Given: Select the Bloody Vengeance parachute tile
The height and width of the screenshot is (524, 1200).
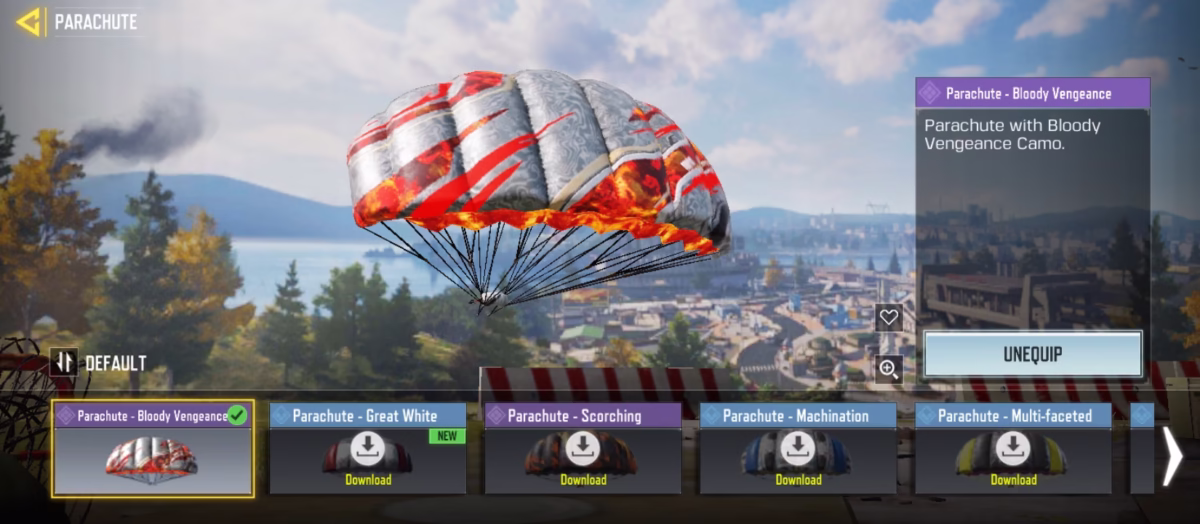Looking at the screenshot, I should pos(153,448).
